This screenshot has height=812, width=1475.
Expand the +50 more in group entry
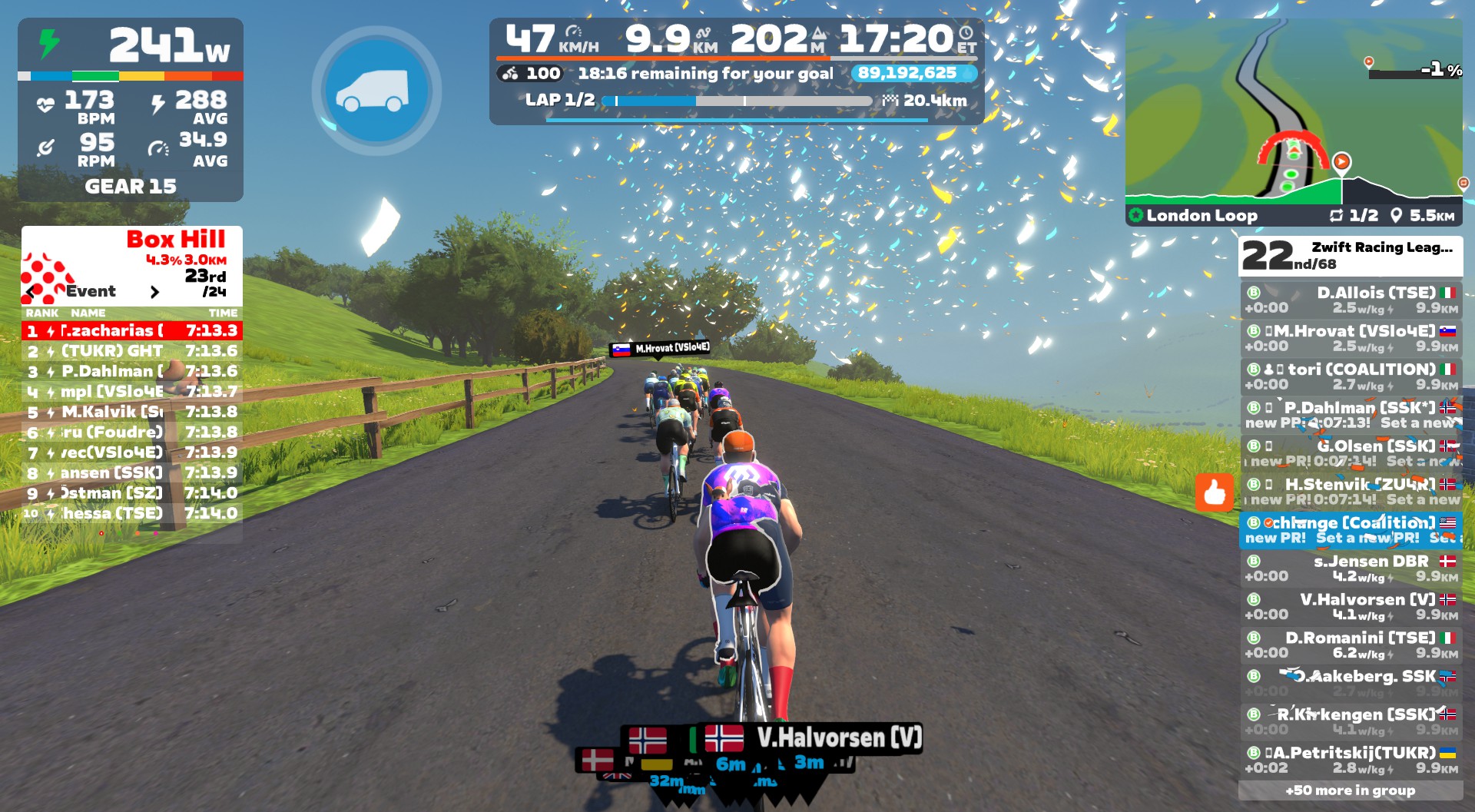coord(1350,790)
